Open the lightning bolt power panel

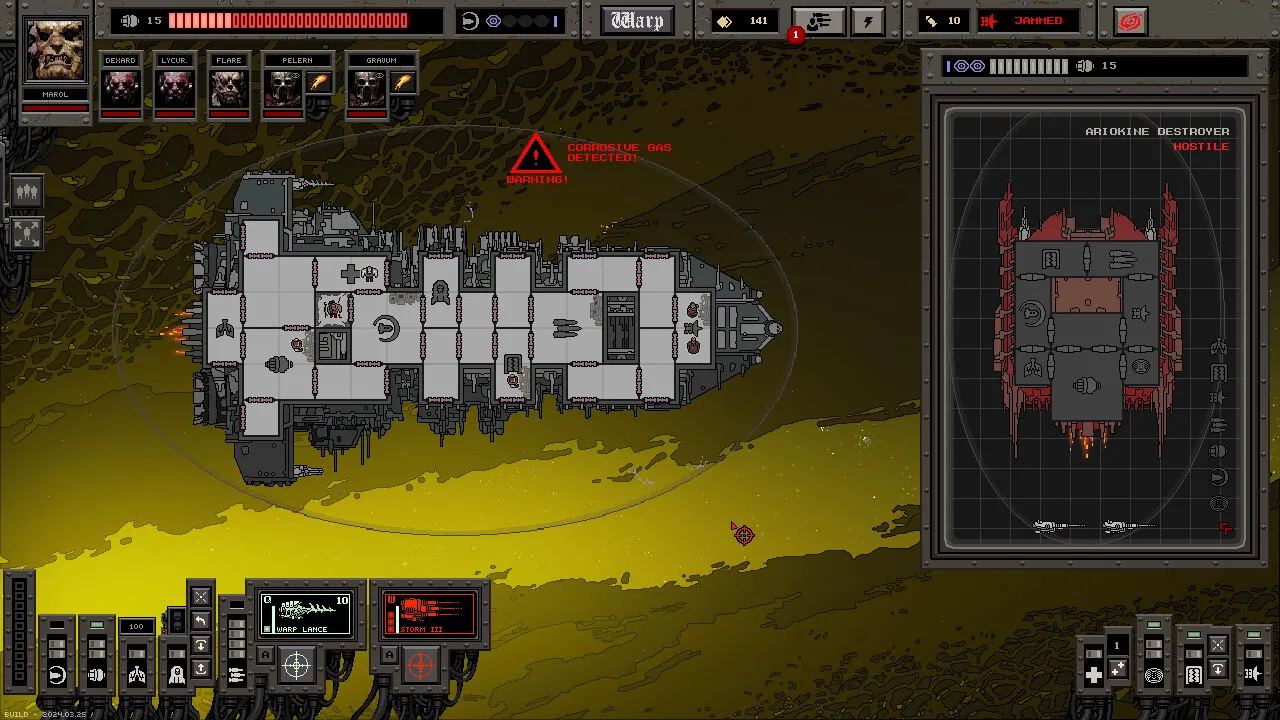pos(868,21)
